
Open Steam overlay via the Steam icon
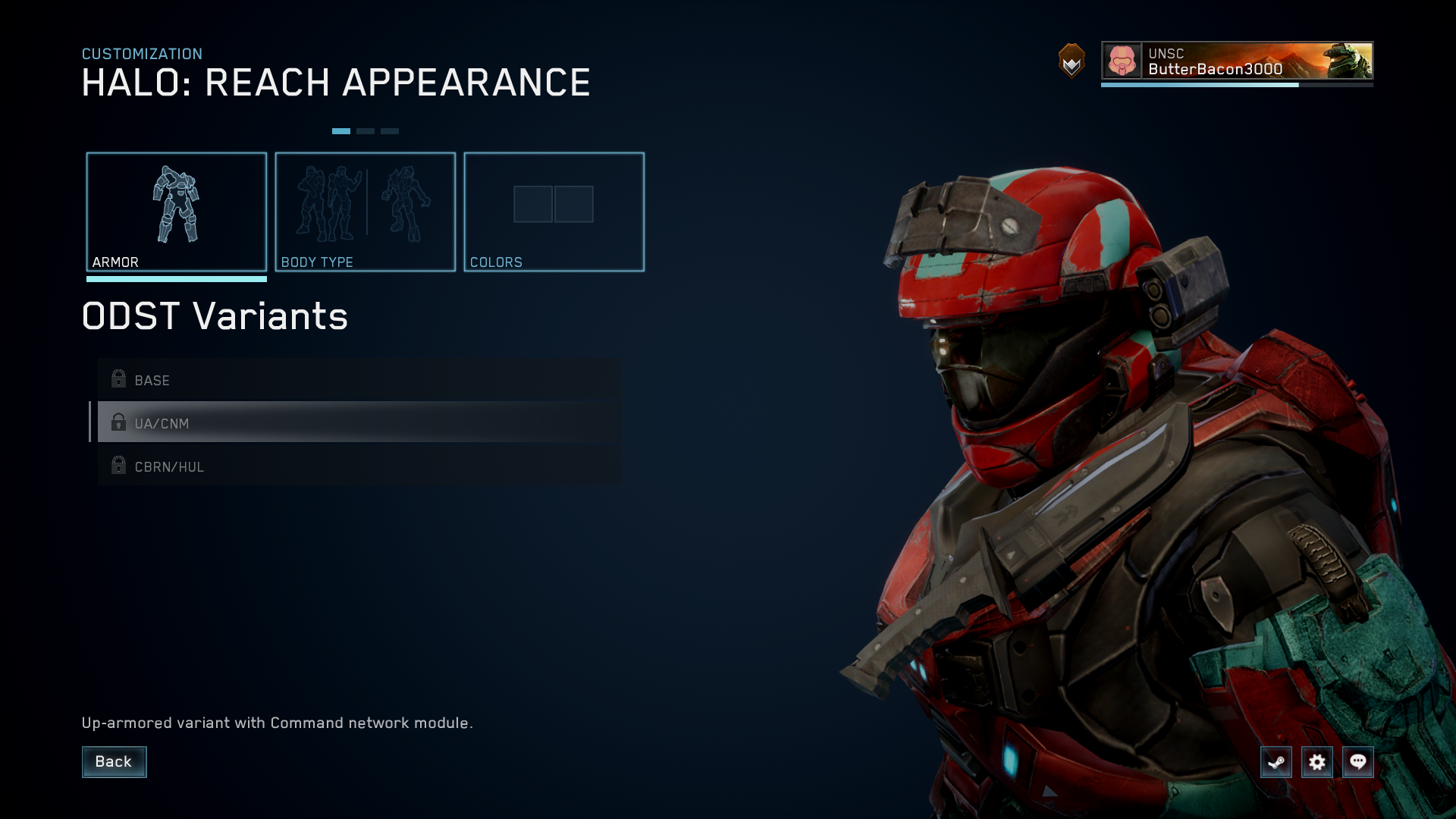click(1276, 762)
